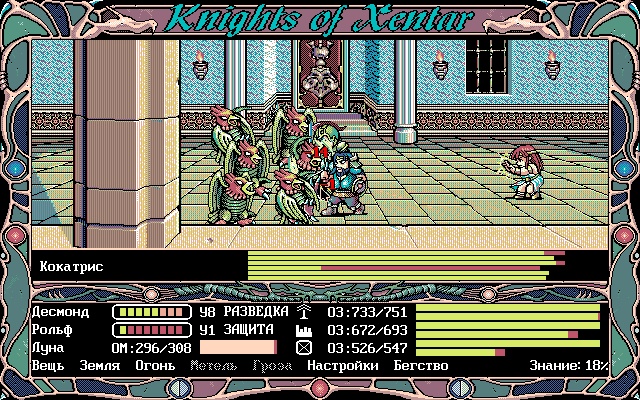Choose Бегство to flee the battle
The image size is (640, 400).
click(x=419, y=365)
